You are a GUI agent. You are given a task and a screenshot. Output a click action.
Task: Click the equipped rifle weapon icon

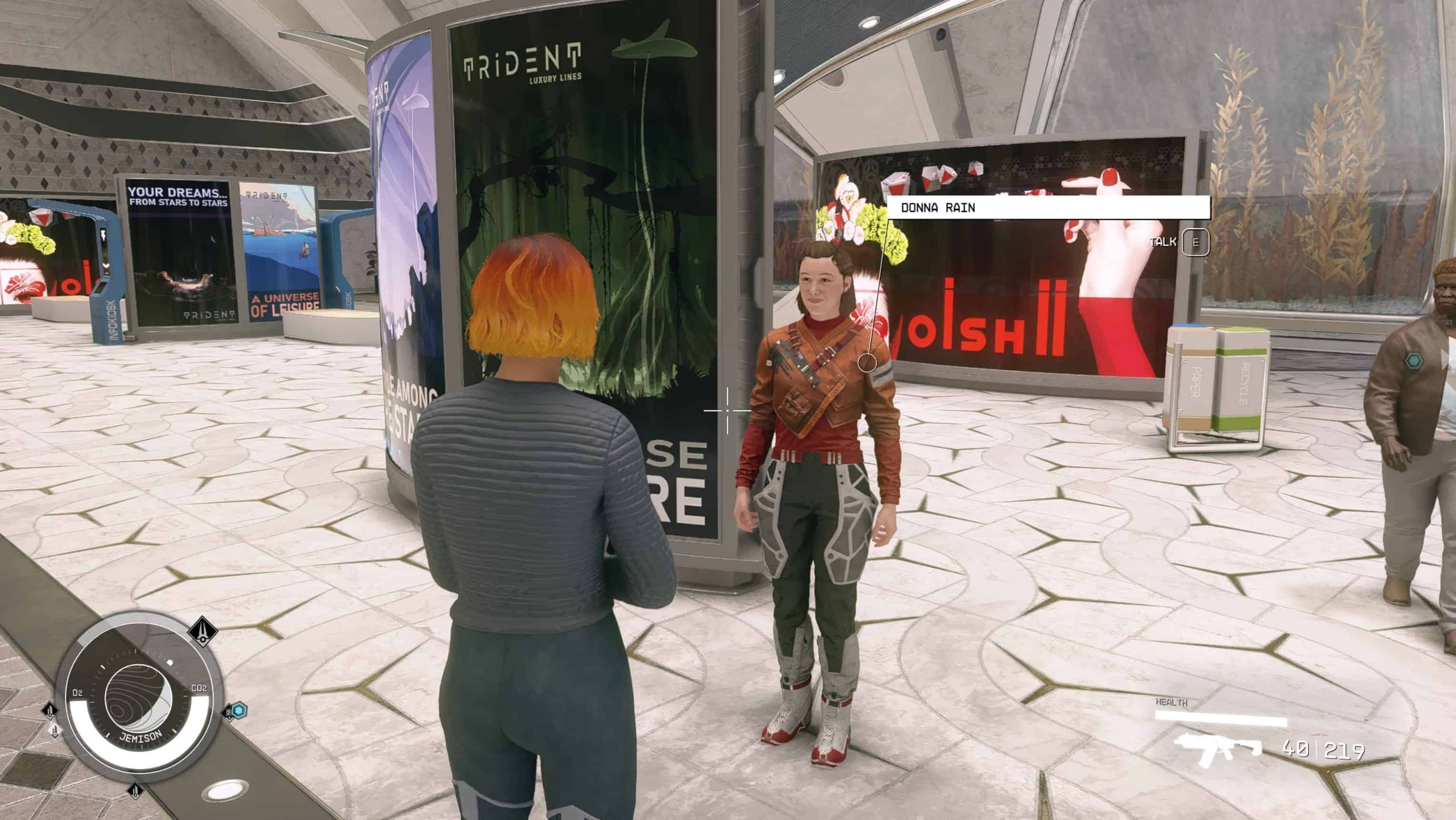click(1218, 749)
